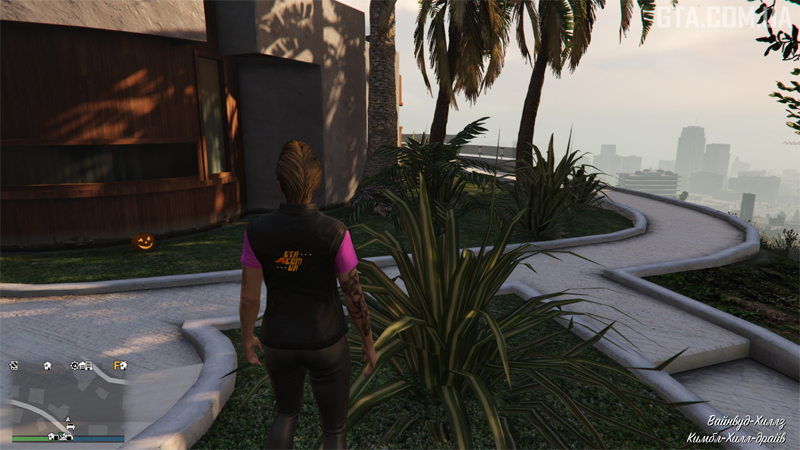The image size is (800, 450).
Task: Click the lone house blip on minimap
Action: [47, 366]
